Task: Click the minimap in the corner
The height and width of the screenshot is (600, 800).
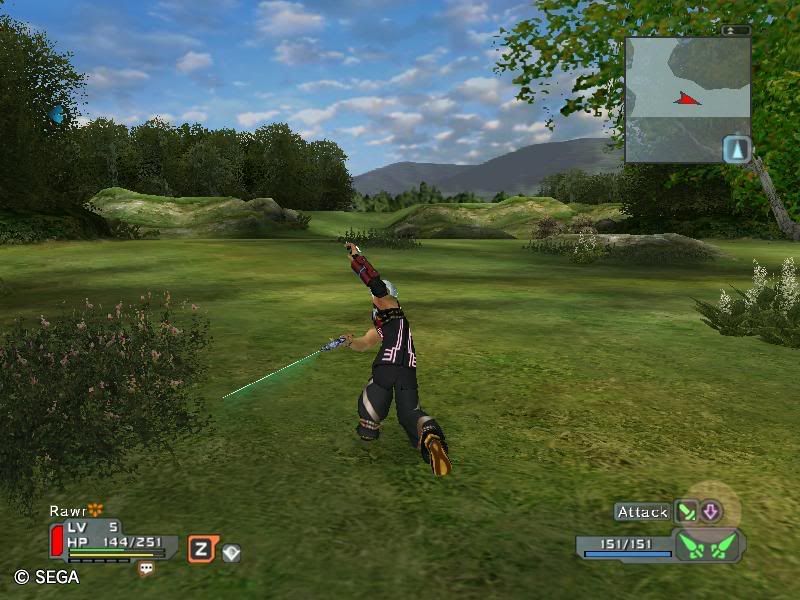Action: (x=688, y=100)
